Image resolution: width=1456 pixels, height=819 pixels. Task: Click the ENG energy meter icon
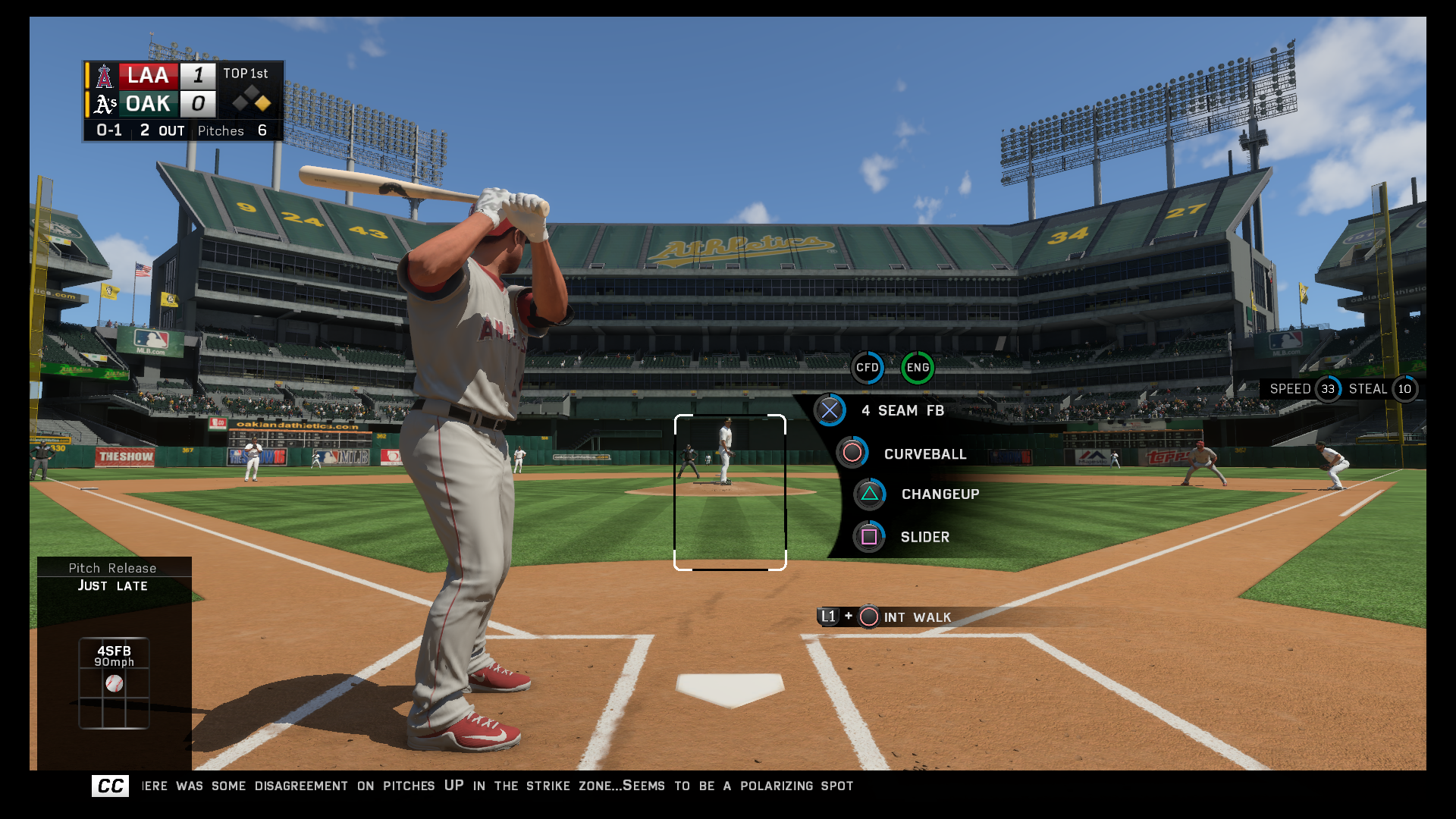(918, 368)
